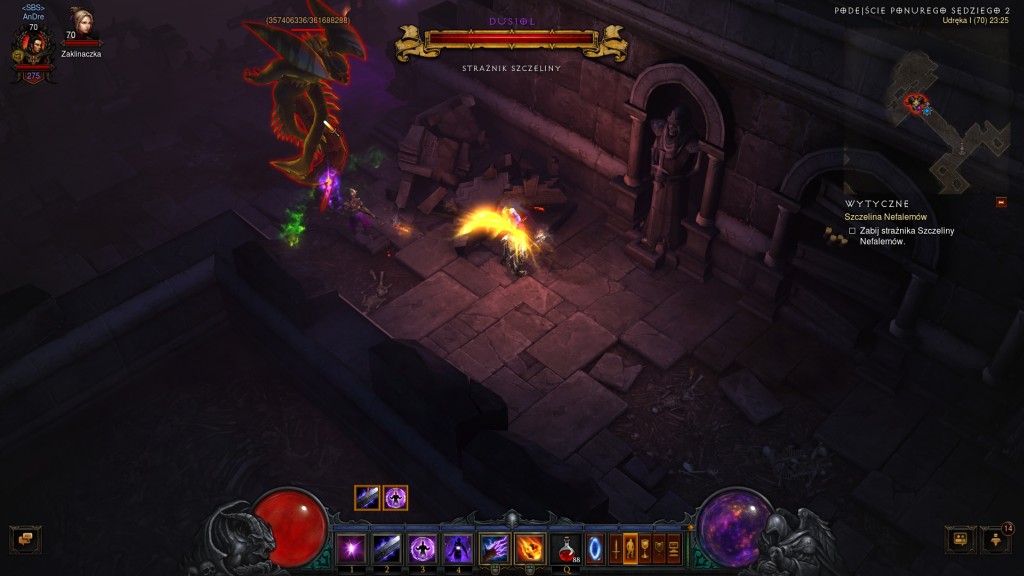Select the purple lightning hand skill
The width and height of the screenshot is (1024, 576).
pos(494,549)
